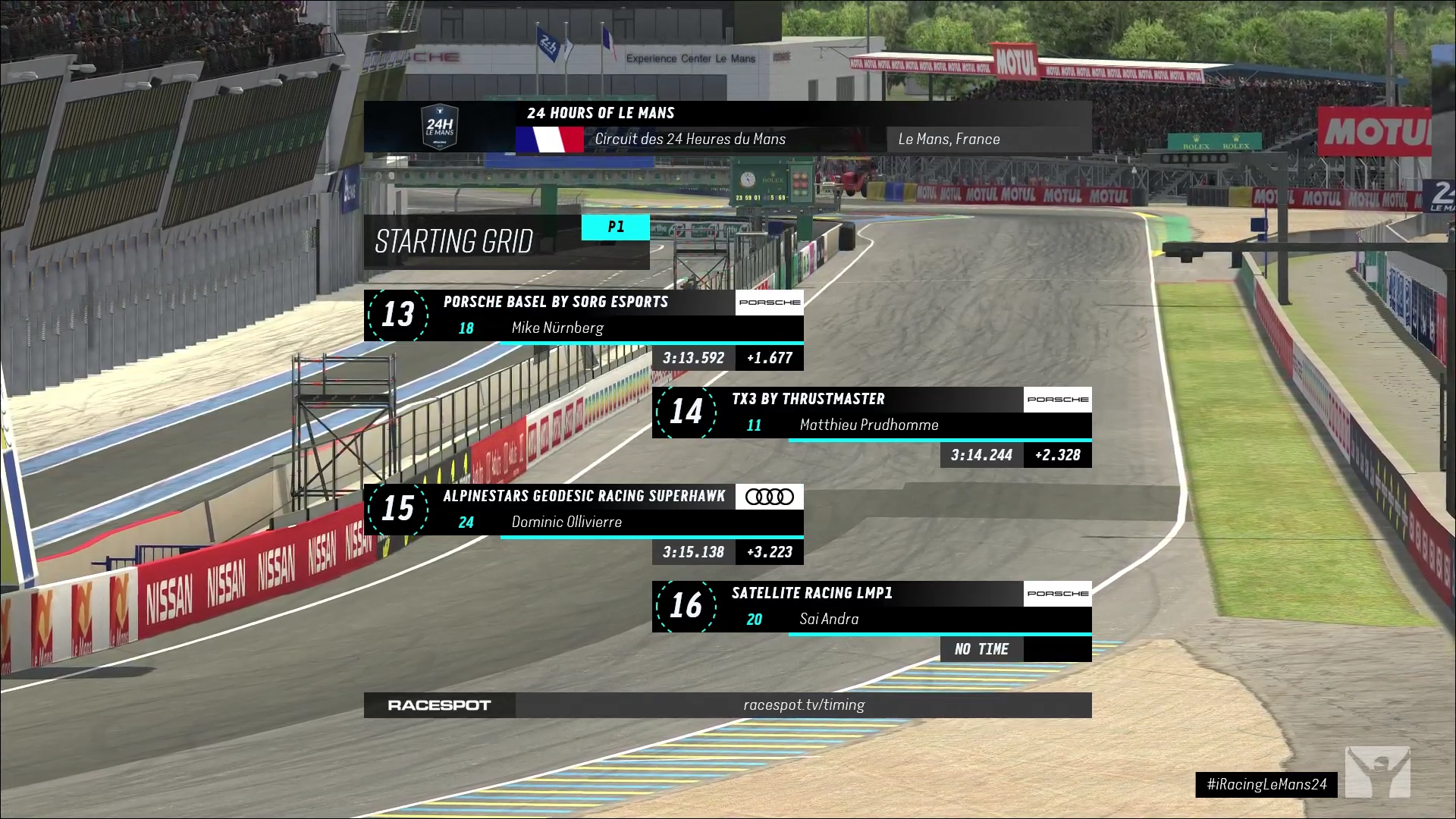Click the 24H Le Mans event logo
Viewport: 1456px width, 819px height.
440,127
